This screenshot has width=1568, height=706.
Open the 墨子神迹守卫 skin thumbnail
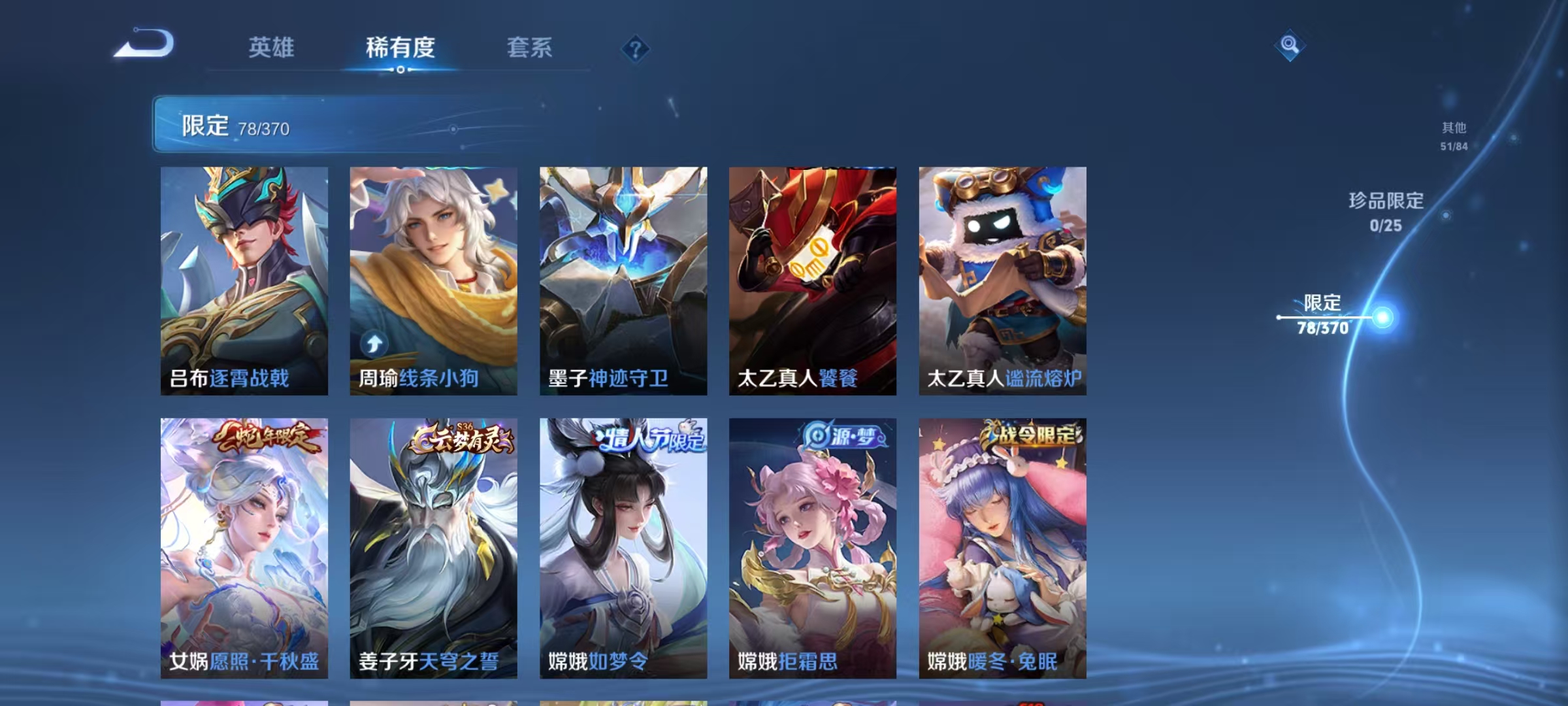[x=623, y=278]
